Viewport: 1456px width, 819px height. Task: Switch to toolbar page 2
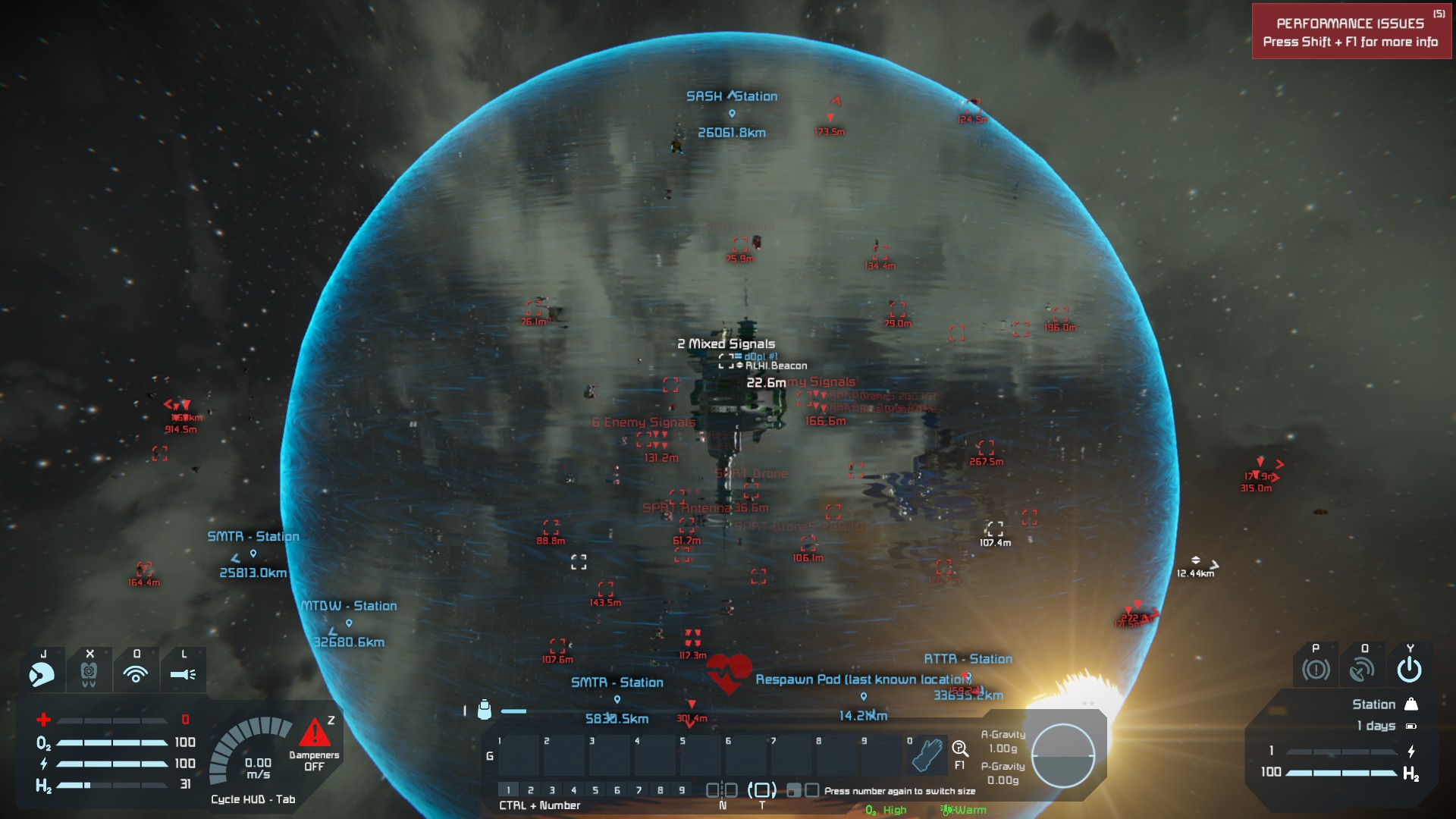click(531, 790)
